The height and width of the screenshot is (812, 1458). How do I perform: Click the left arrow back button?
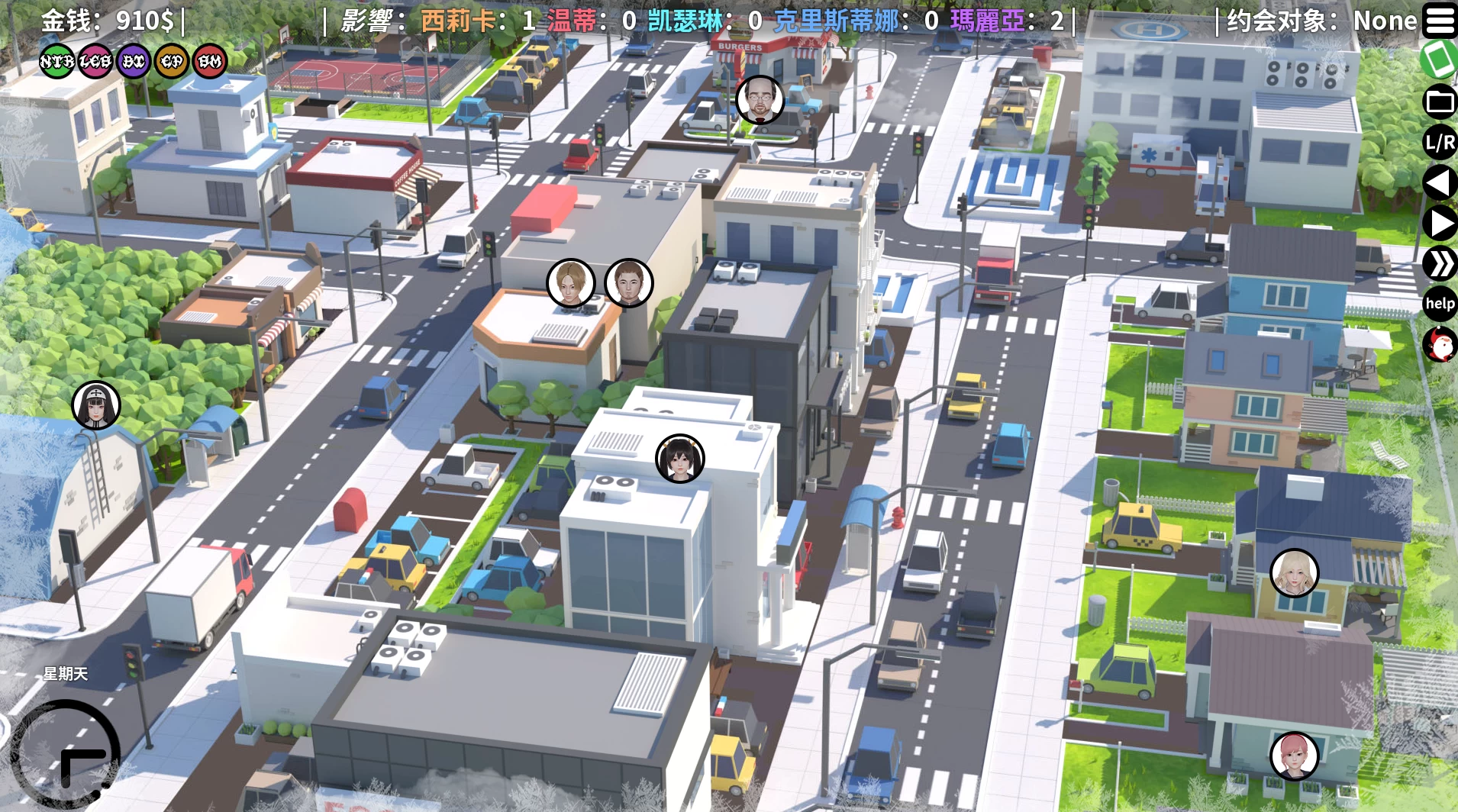coord(1440,183)
